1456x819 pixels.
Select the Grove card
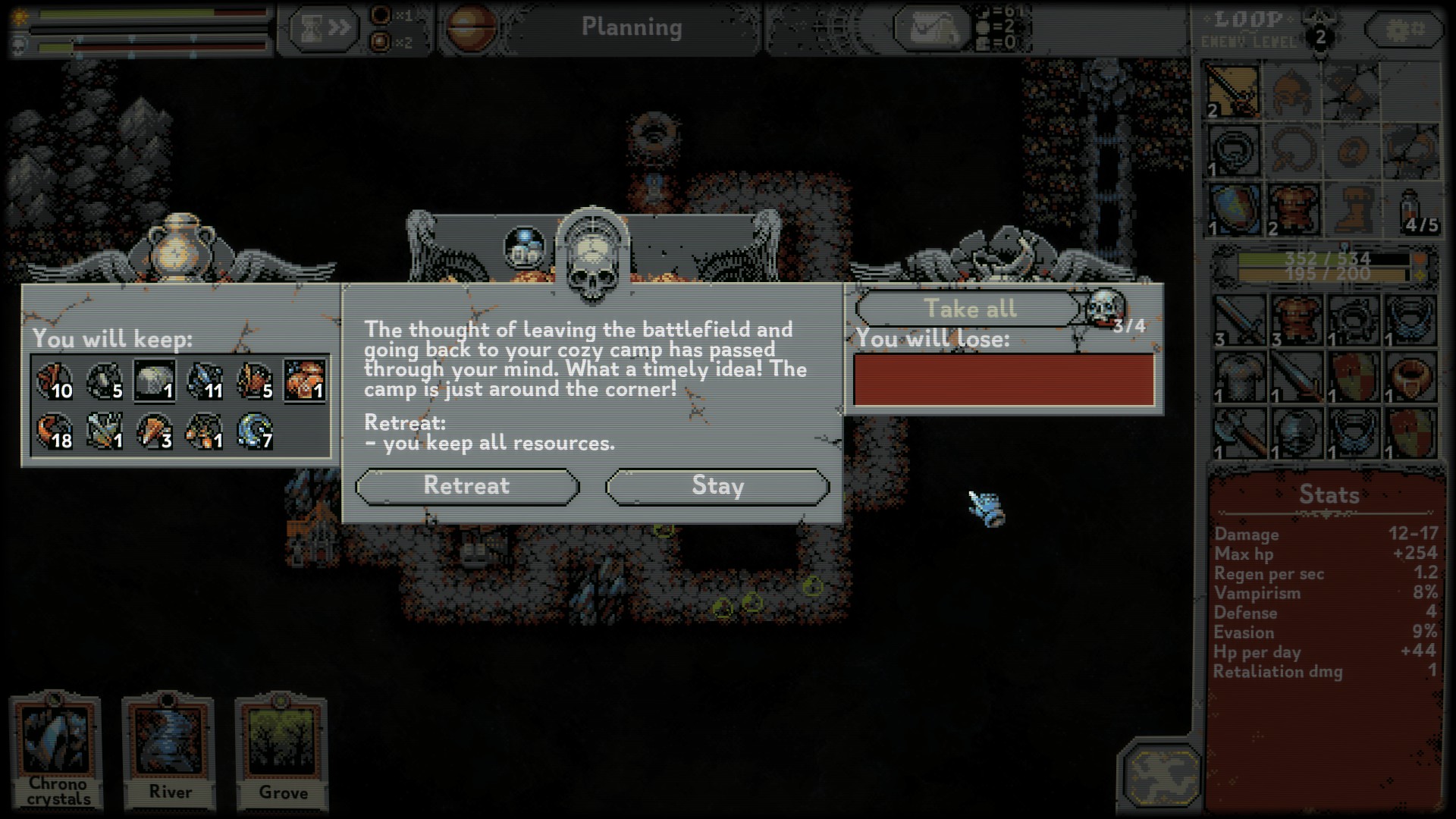coord(282,750)
